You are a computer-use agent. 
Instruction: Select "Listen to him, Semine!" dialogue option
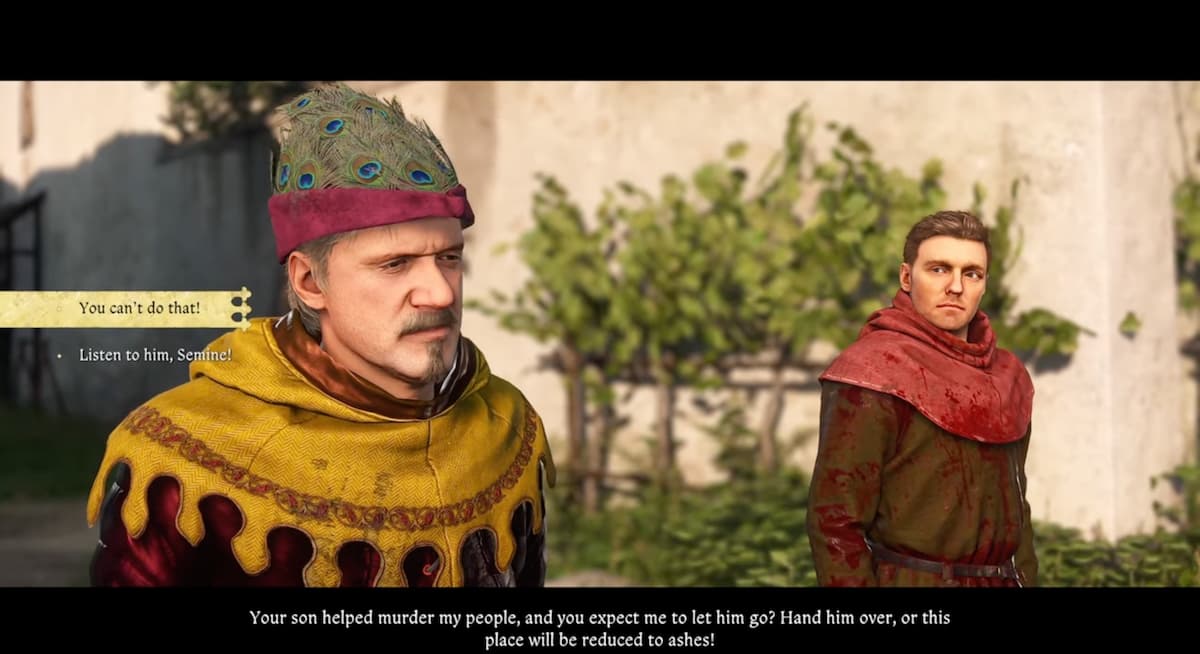click(x=155, y=355)
